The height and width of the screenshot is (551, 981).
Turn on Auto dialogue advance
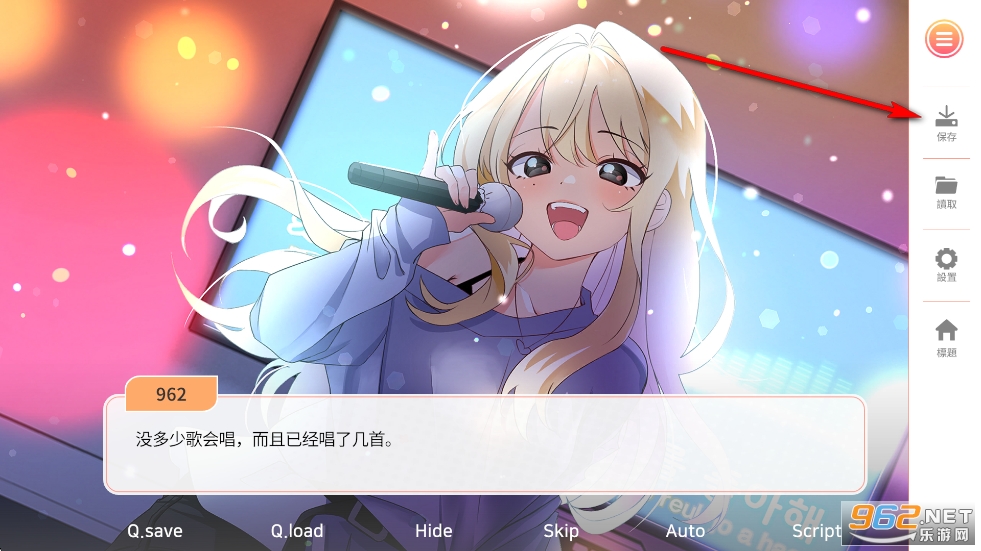click(x=685, y=531)
